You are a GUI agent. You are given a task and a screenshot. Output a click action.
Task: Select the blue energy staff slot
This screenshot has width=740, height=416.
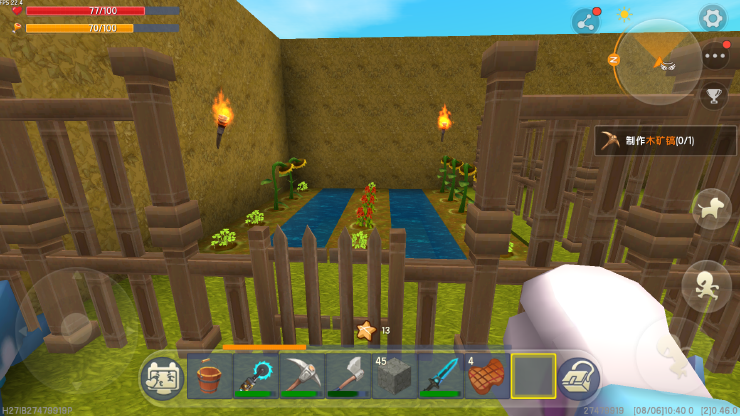(256, 377)
